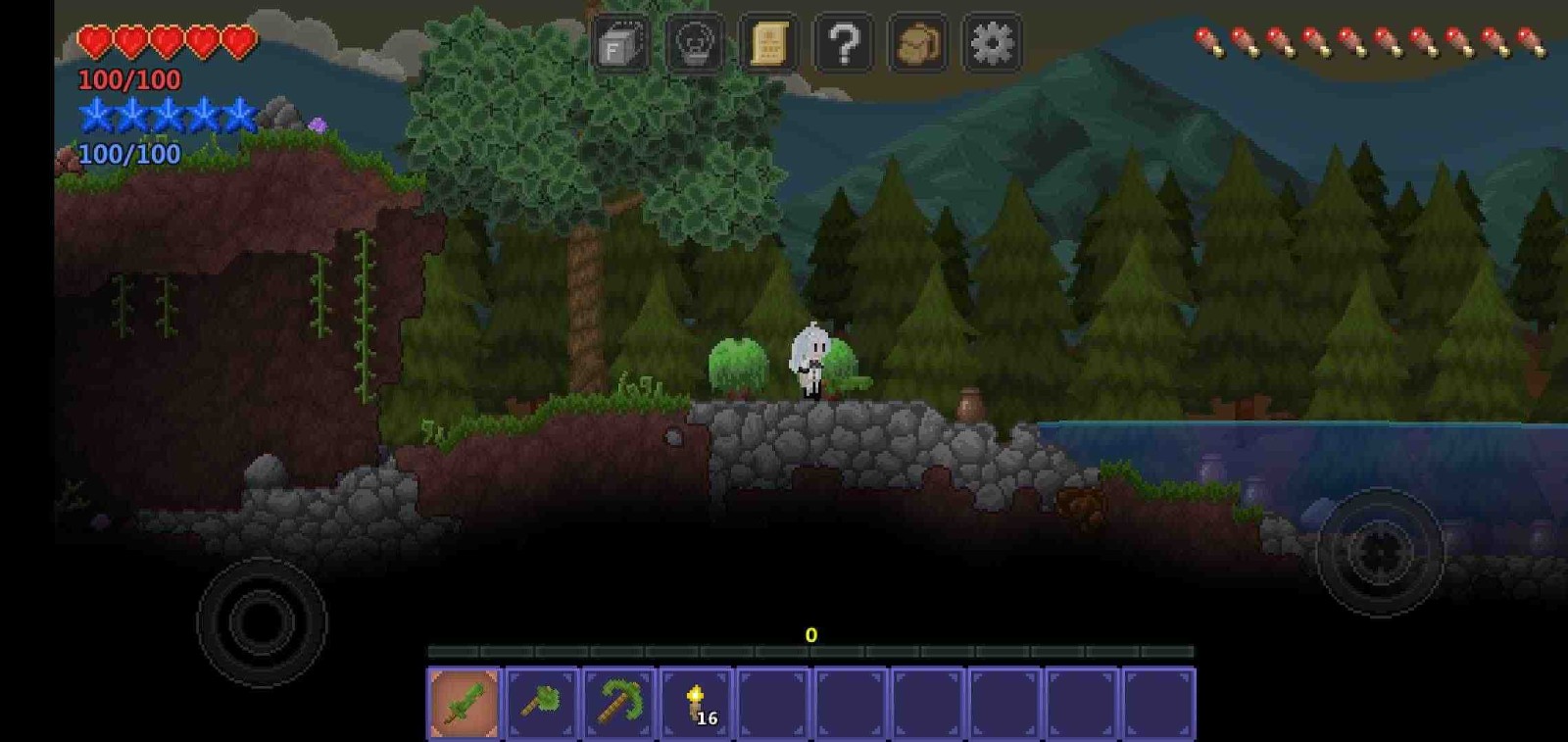Toggle the light bulb icon
The height and width of the screenshot is (742, 1568).
(695, 44)
